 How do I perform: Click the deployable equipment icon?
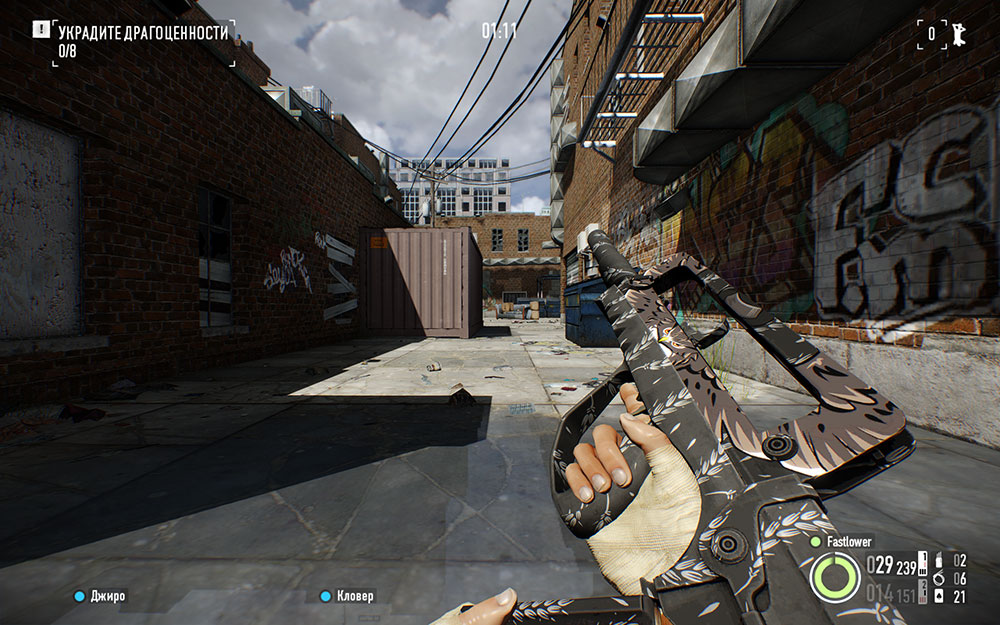tap(940, 561)
